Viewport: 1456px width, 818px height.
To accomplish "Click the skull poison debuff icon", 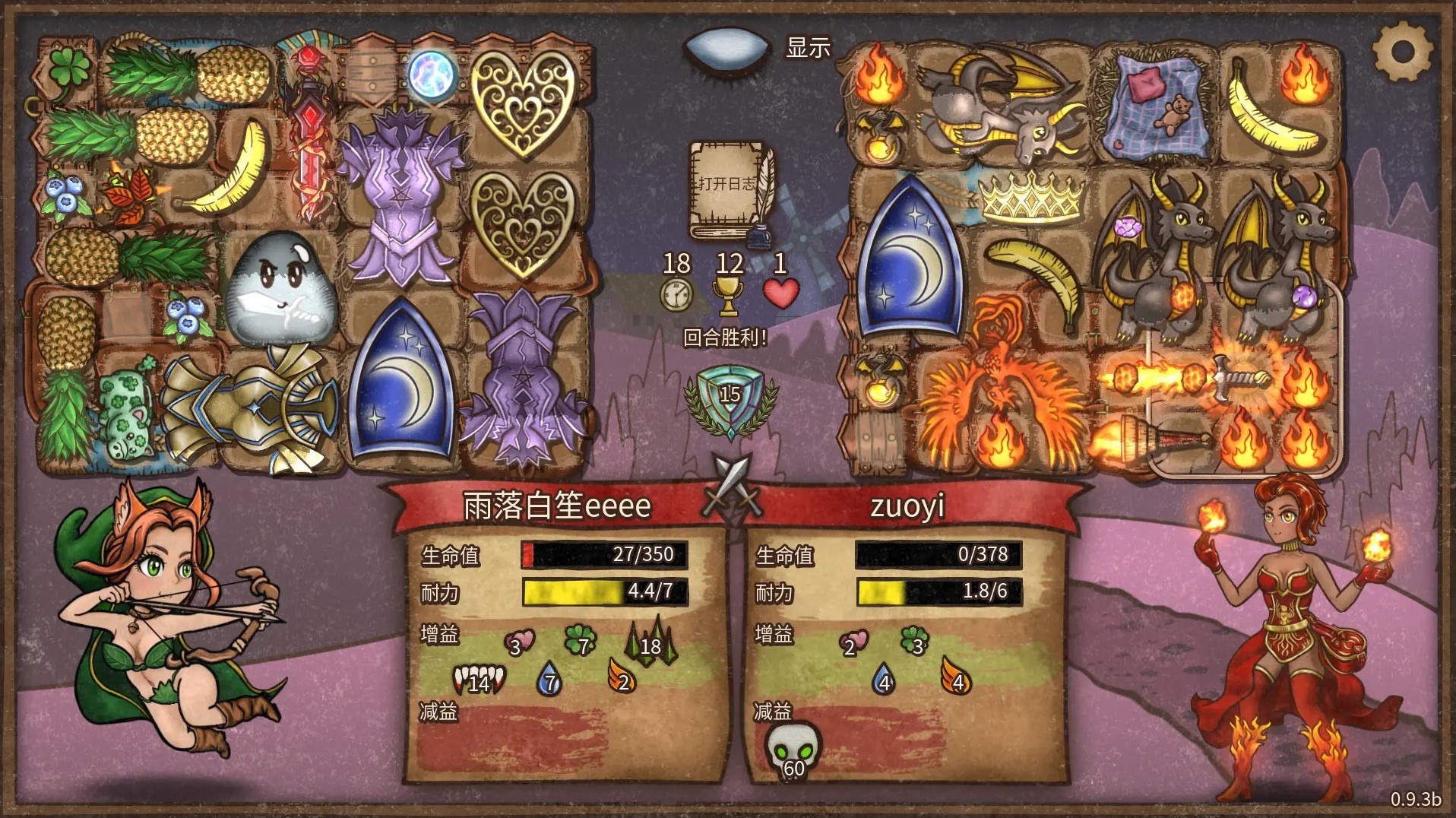I will (792, 750).
